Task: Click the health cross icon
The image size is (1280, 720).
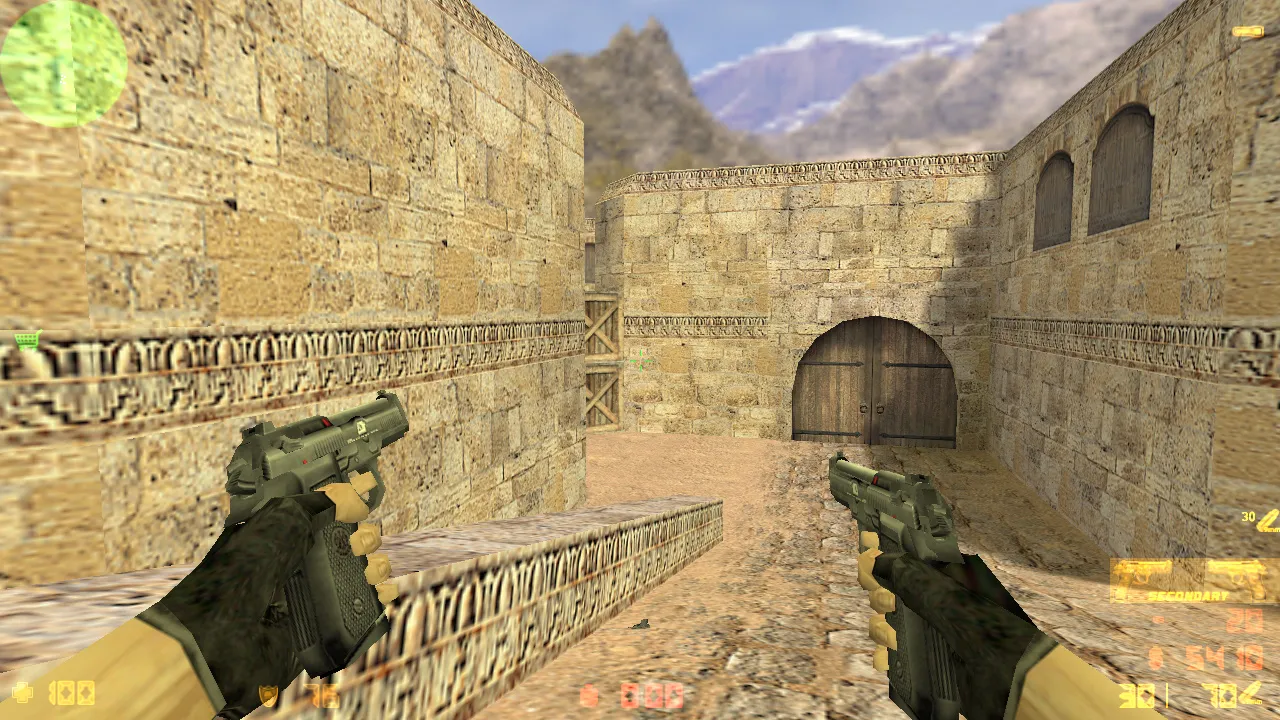Action: [22, 692]
